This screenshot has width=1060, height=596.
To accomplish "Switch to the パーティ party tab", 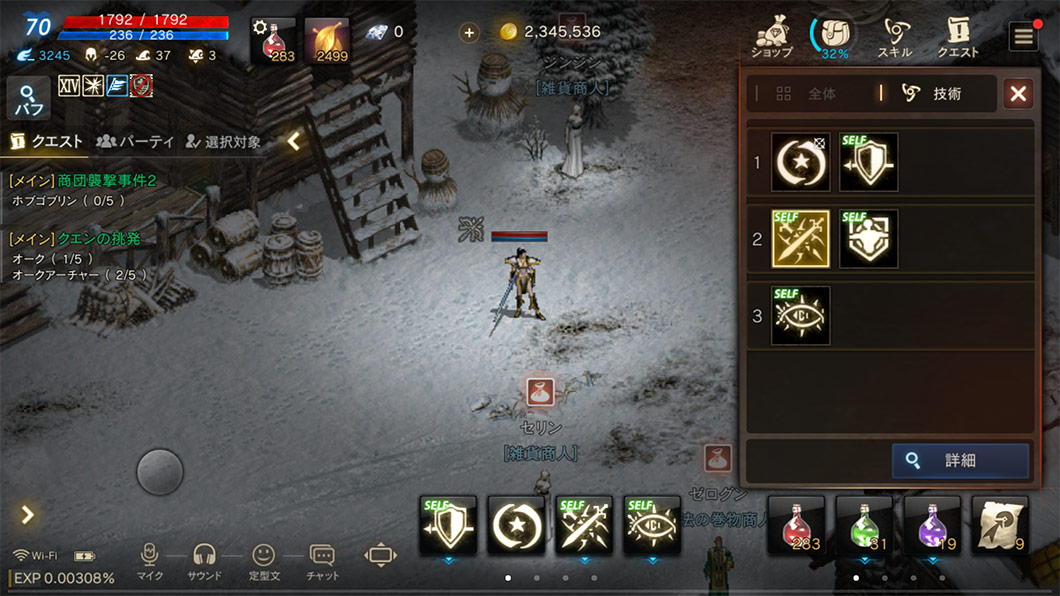I will (136, 142).
